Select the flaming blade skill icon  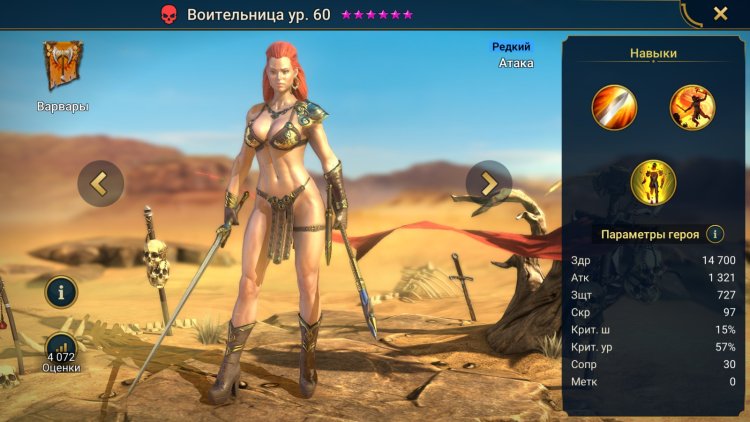(614, 107)
